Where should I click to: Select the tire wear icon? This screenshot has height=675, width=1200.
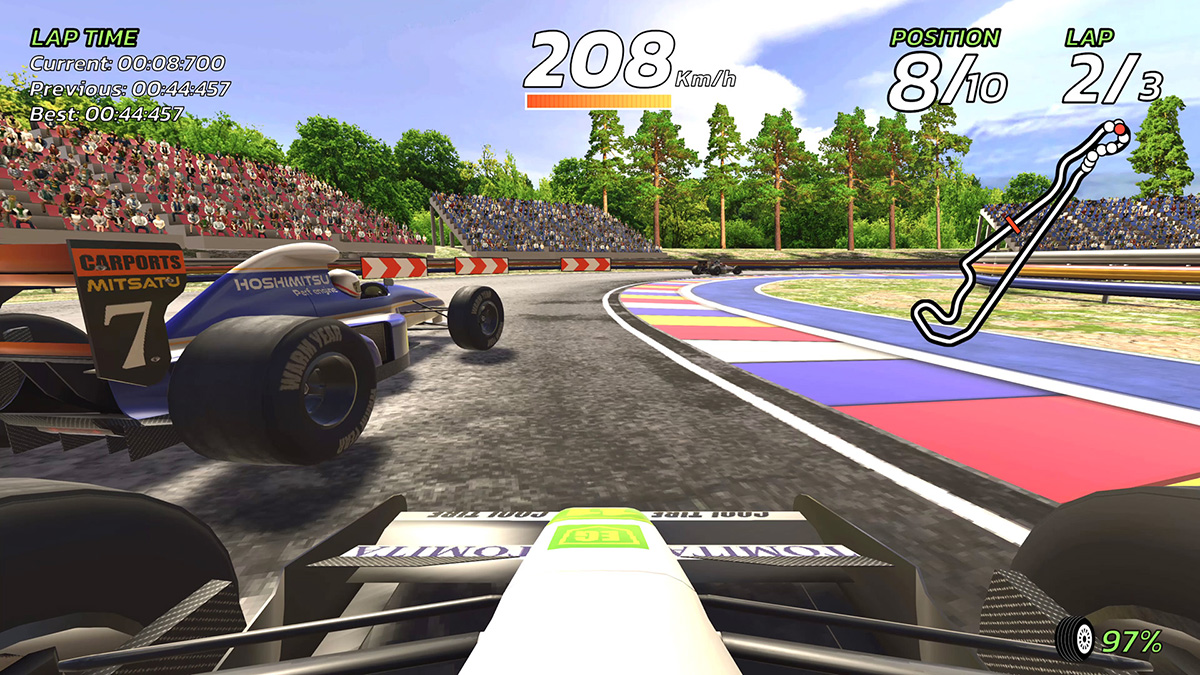[x=1078, y=638]
